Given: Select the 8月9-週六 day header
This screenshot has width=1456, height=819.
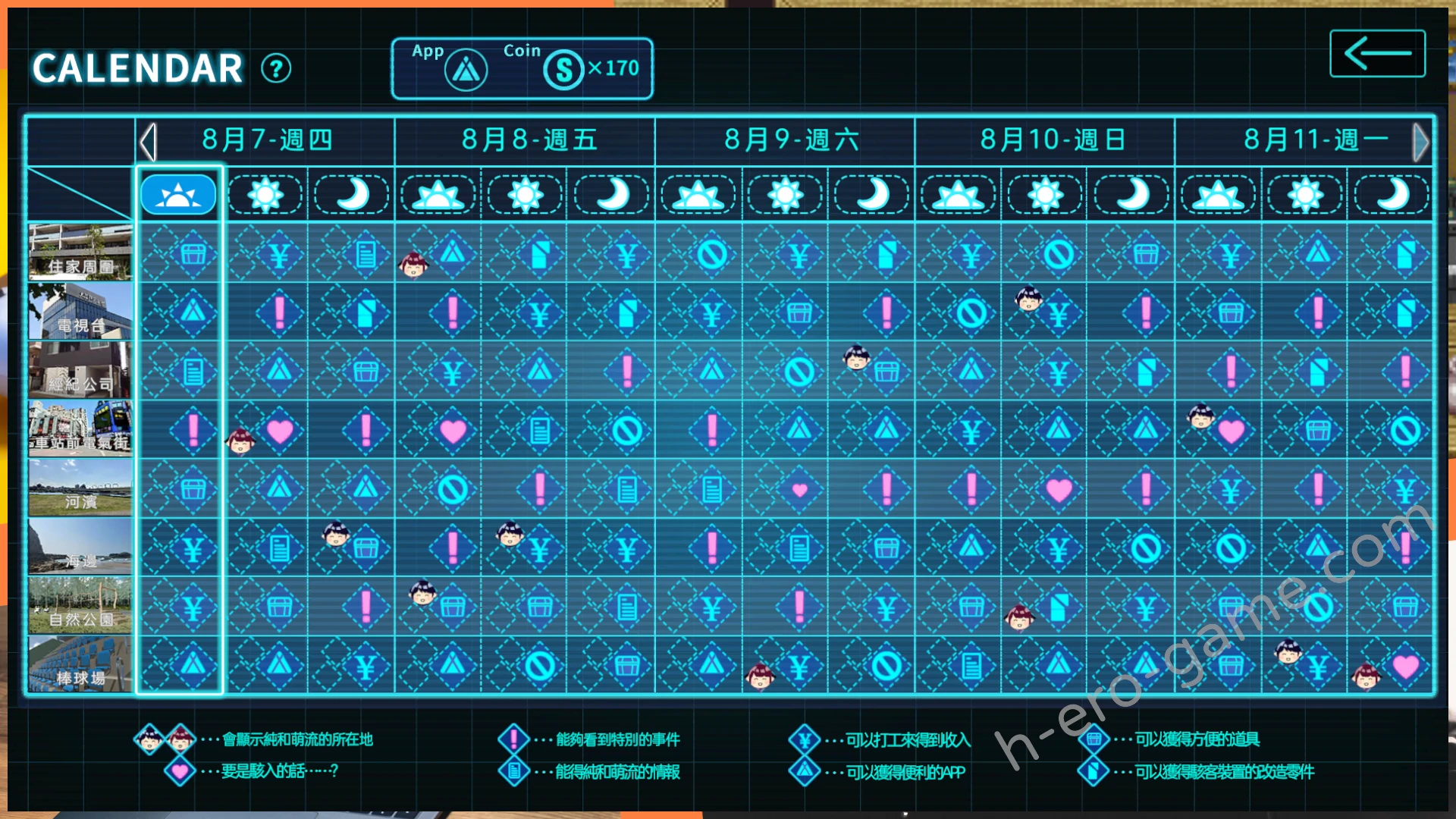Looking at the screenshot, I should (x=790, y=140).
